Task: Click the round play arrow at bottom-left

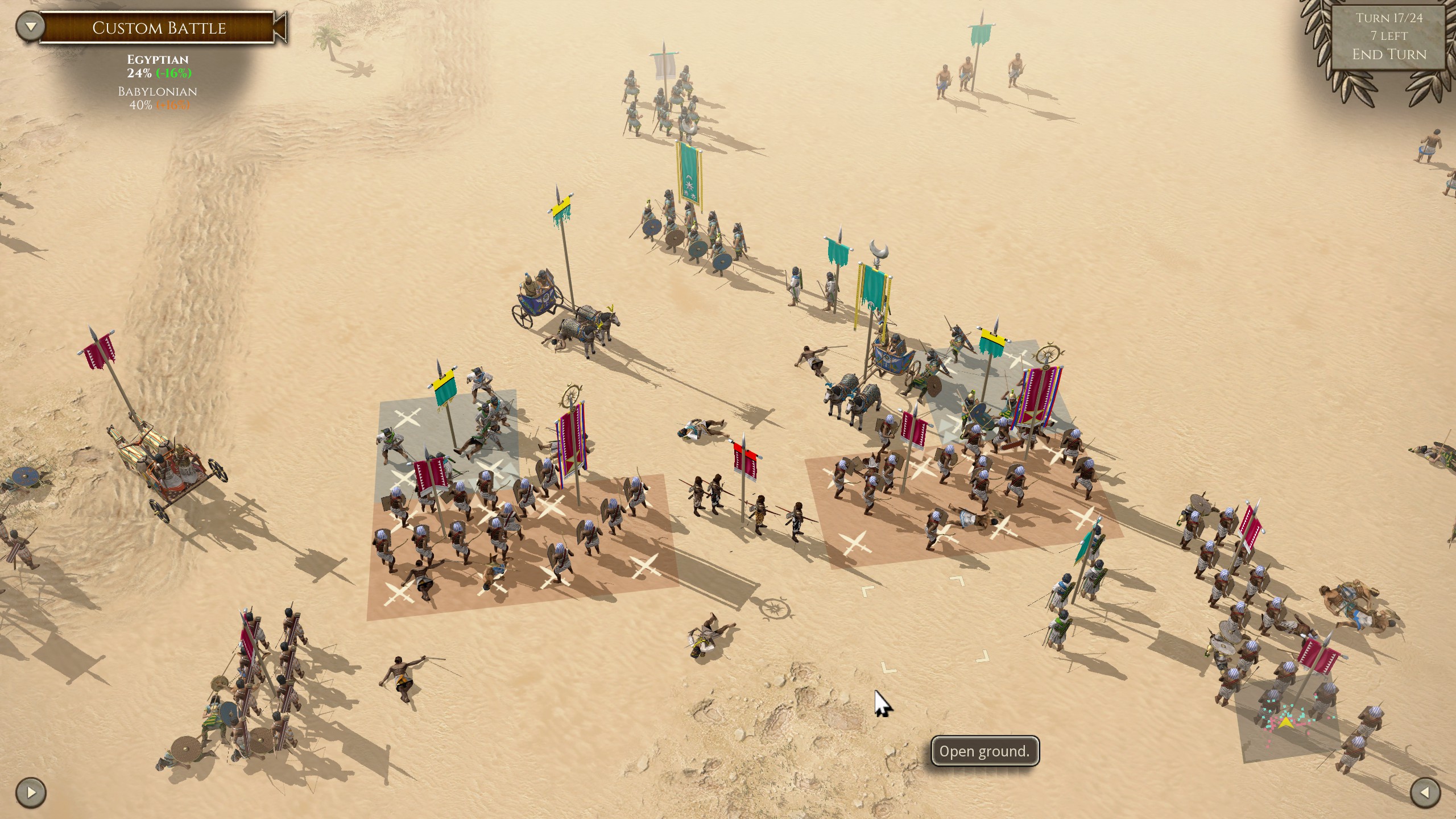Action: tap(31, 792)
